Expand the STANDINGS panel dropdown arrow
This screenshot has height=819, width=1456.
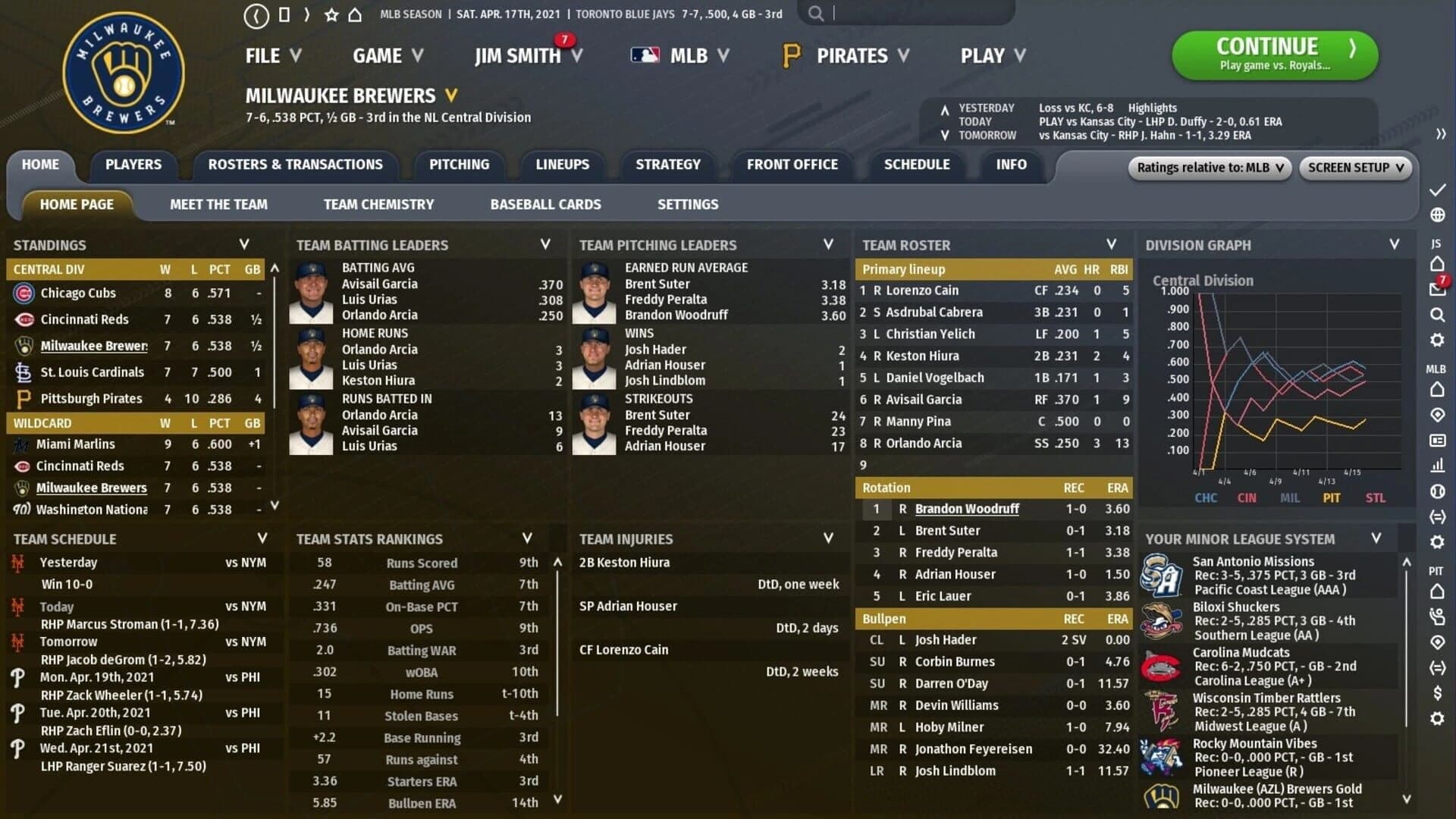pos(244,244)
